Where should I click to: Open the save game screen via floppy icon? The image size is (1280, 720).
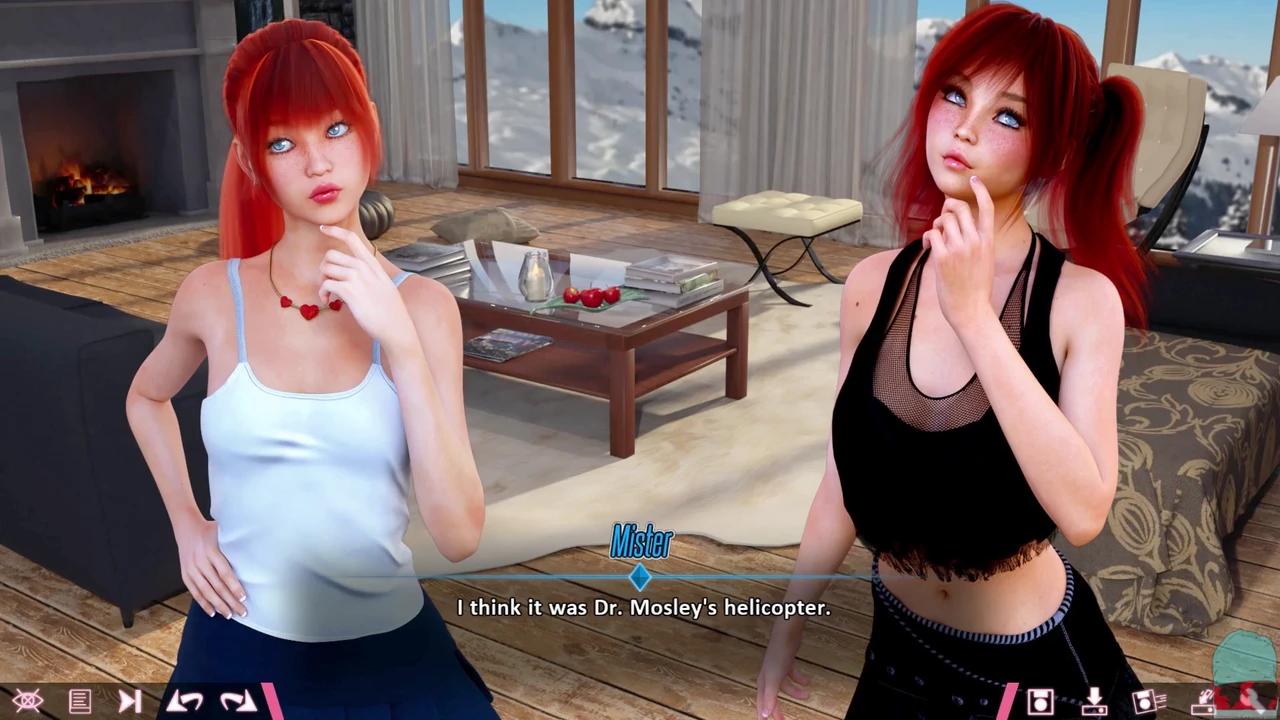(x=1041, y=701)
